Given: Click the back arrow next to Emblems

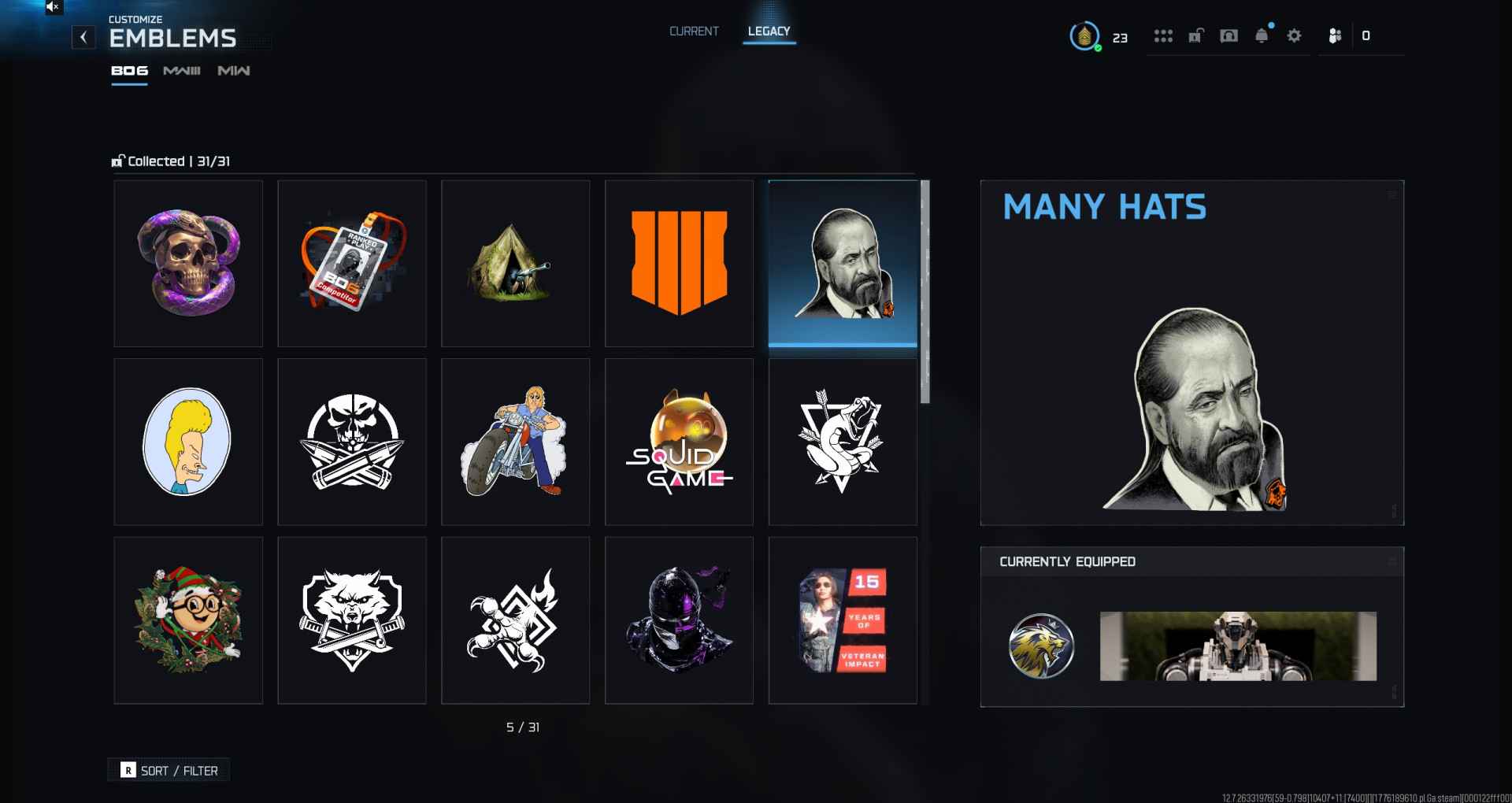Looking at the screenshot, I should 83,37.
